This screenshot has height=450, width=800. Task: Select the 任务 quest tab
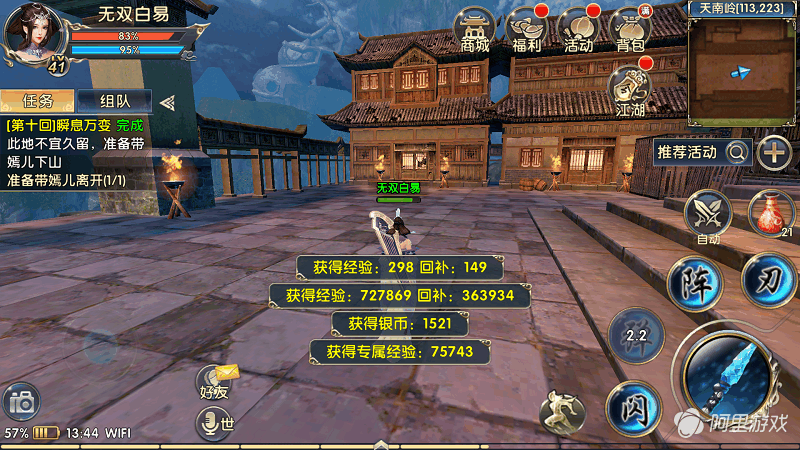tap(38, 101)
